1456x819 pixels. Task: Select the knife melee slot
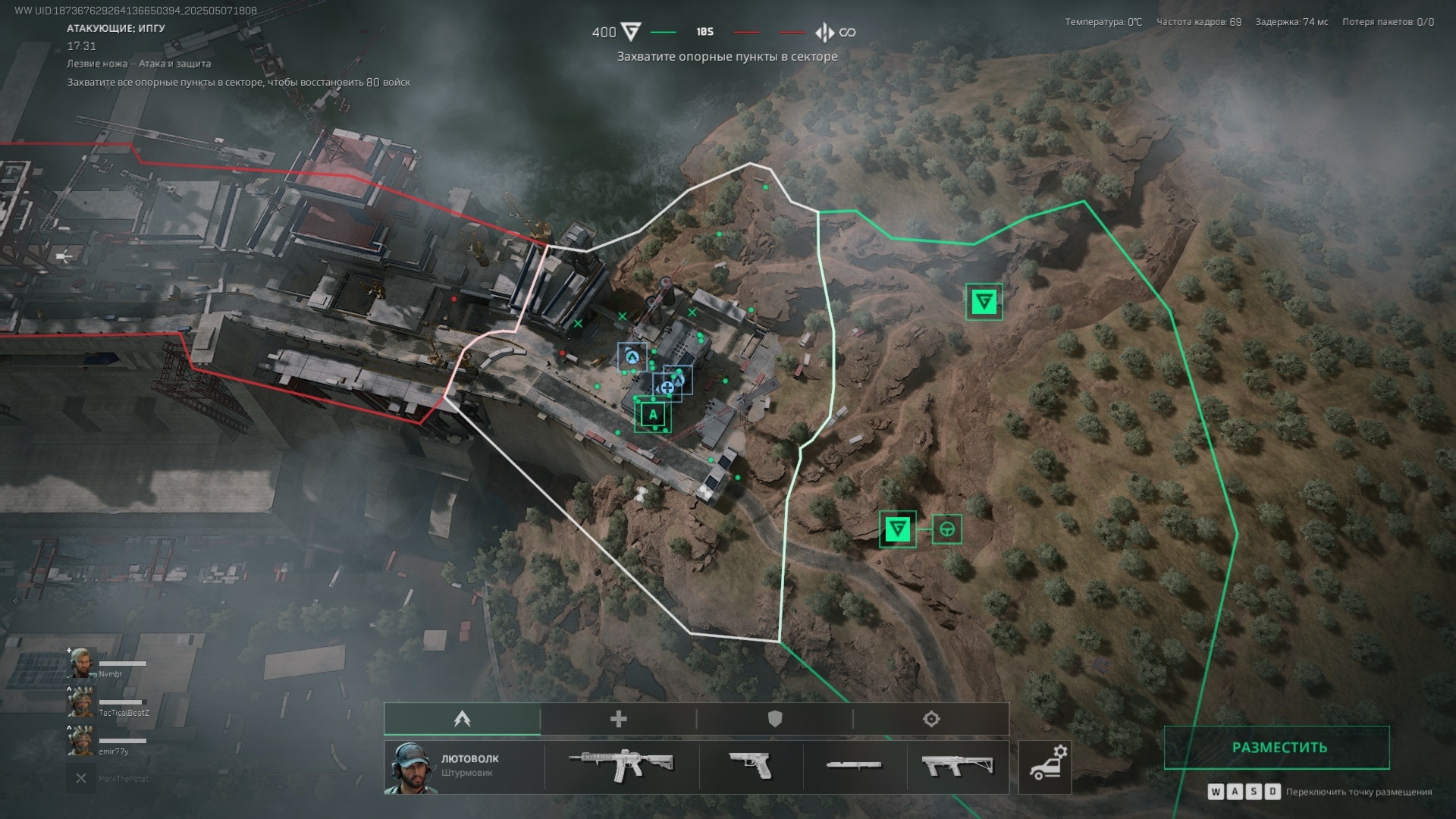(x=854, y=766)
